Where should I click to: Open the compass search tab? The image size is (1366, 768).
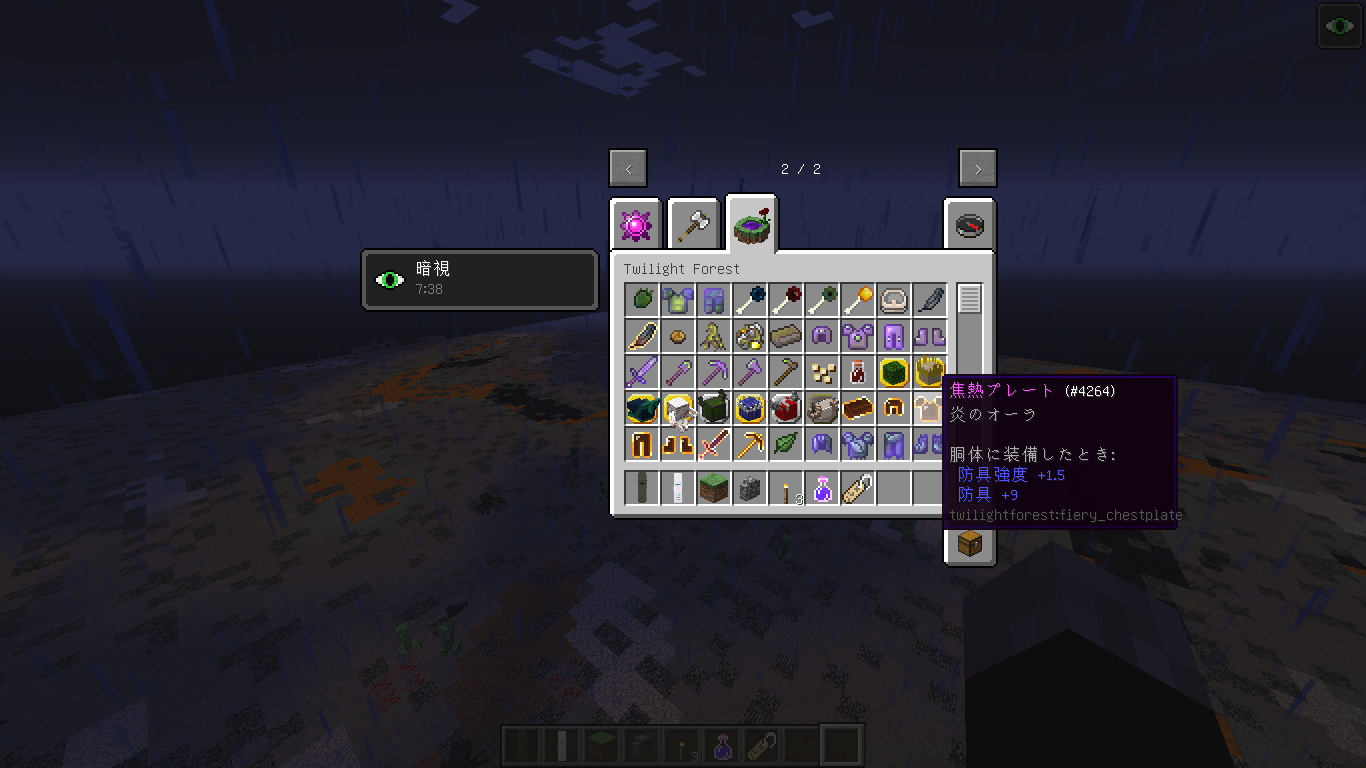tap(970, 226)
